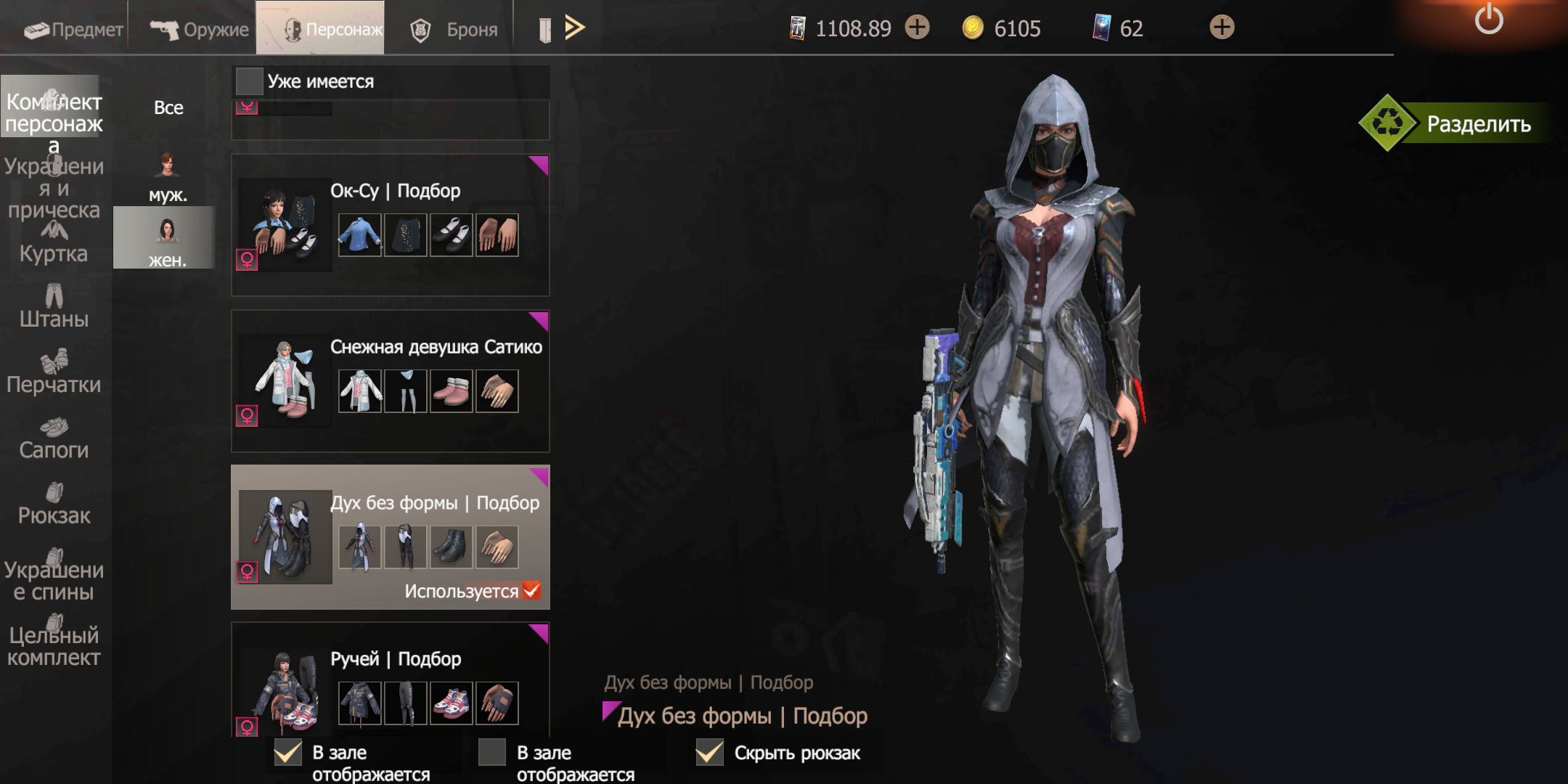Choose the Снежная девушка Сатико set

390,381
